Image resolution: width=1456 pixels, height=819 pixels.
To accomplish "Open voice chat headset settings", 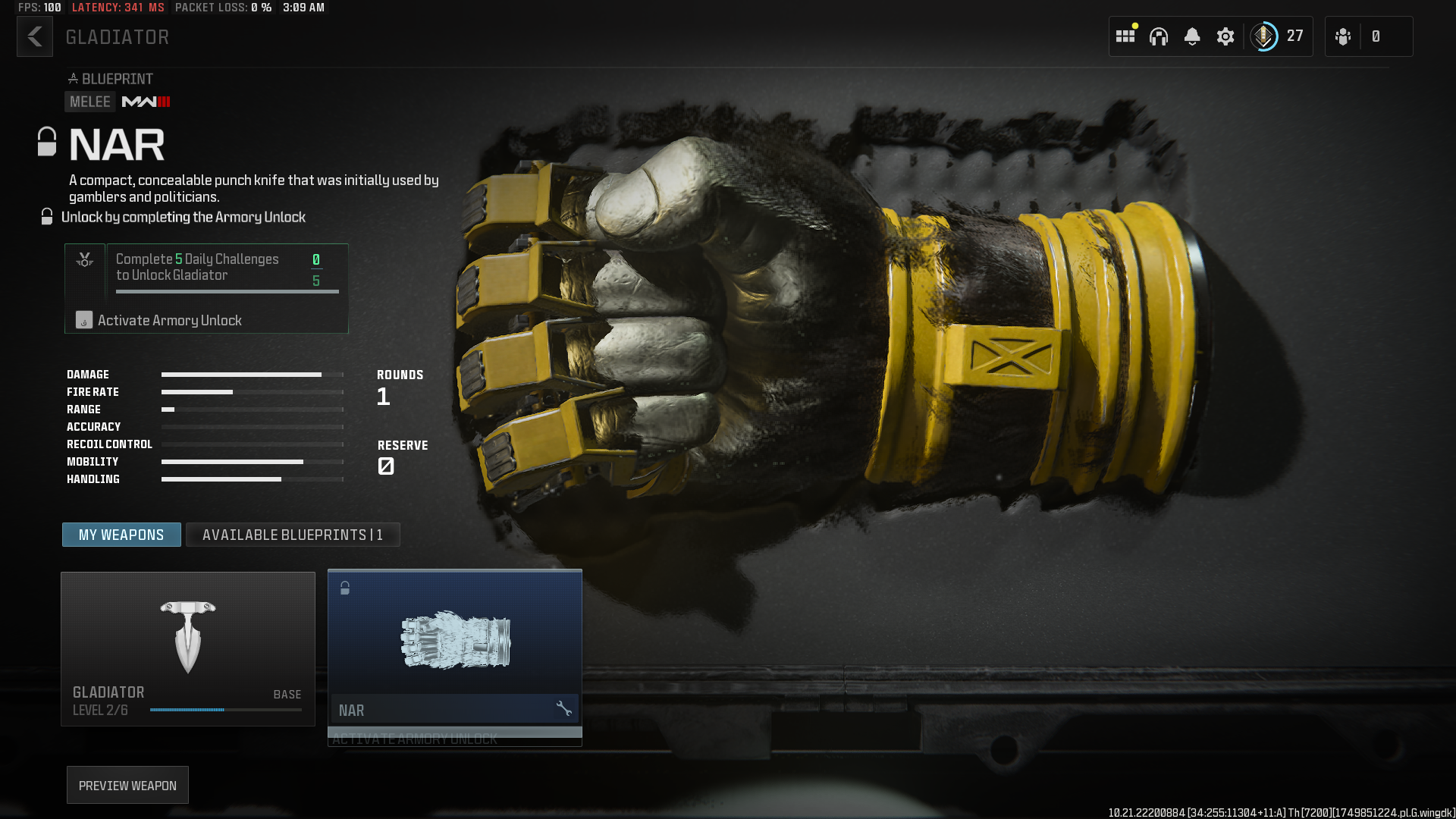I will [x=1158, y=36].
